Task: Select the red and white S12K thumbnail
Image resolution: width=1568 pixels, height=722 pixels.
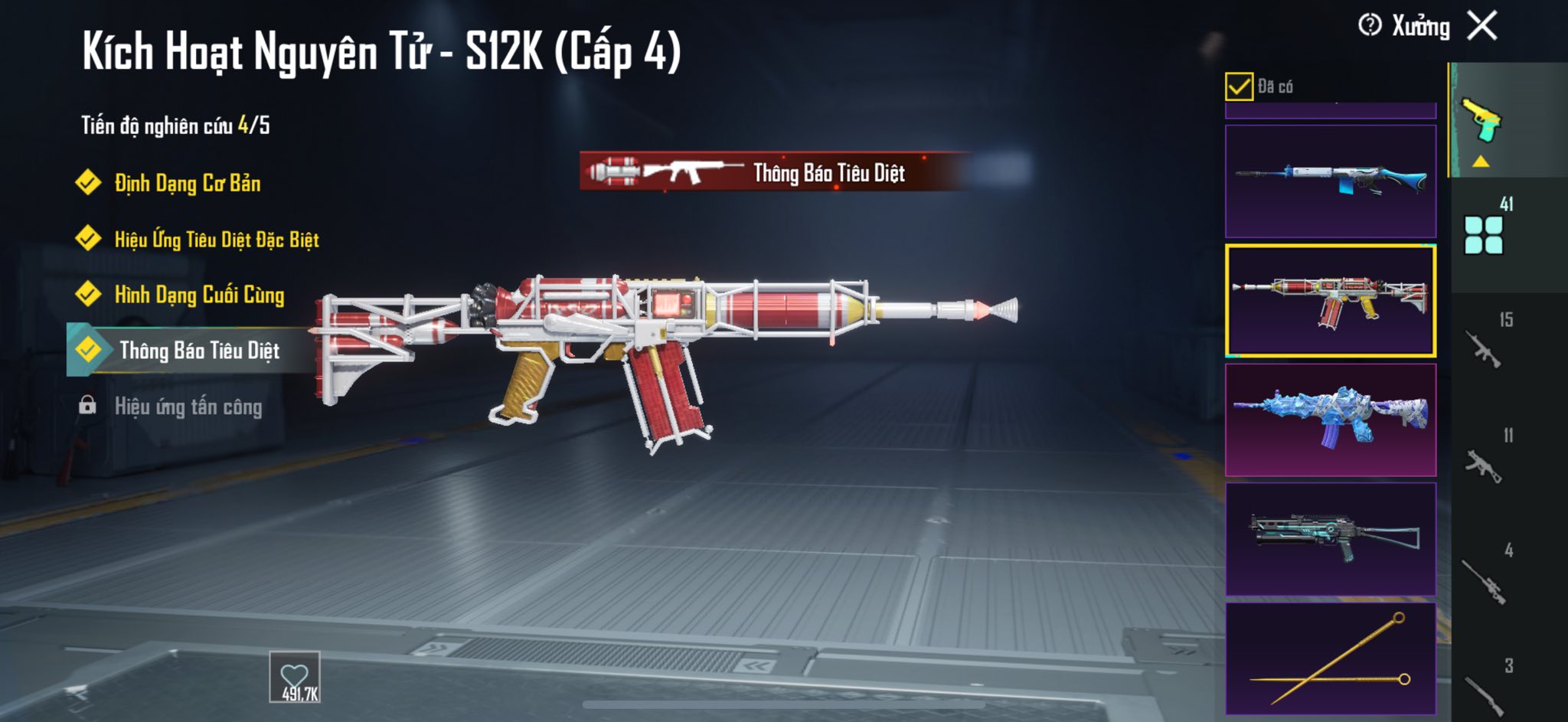Action: (x=1331, y=300)
